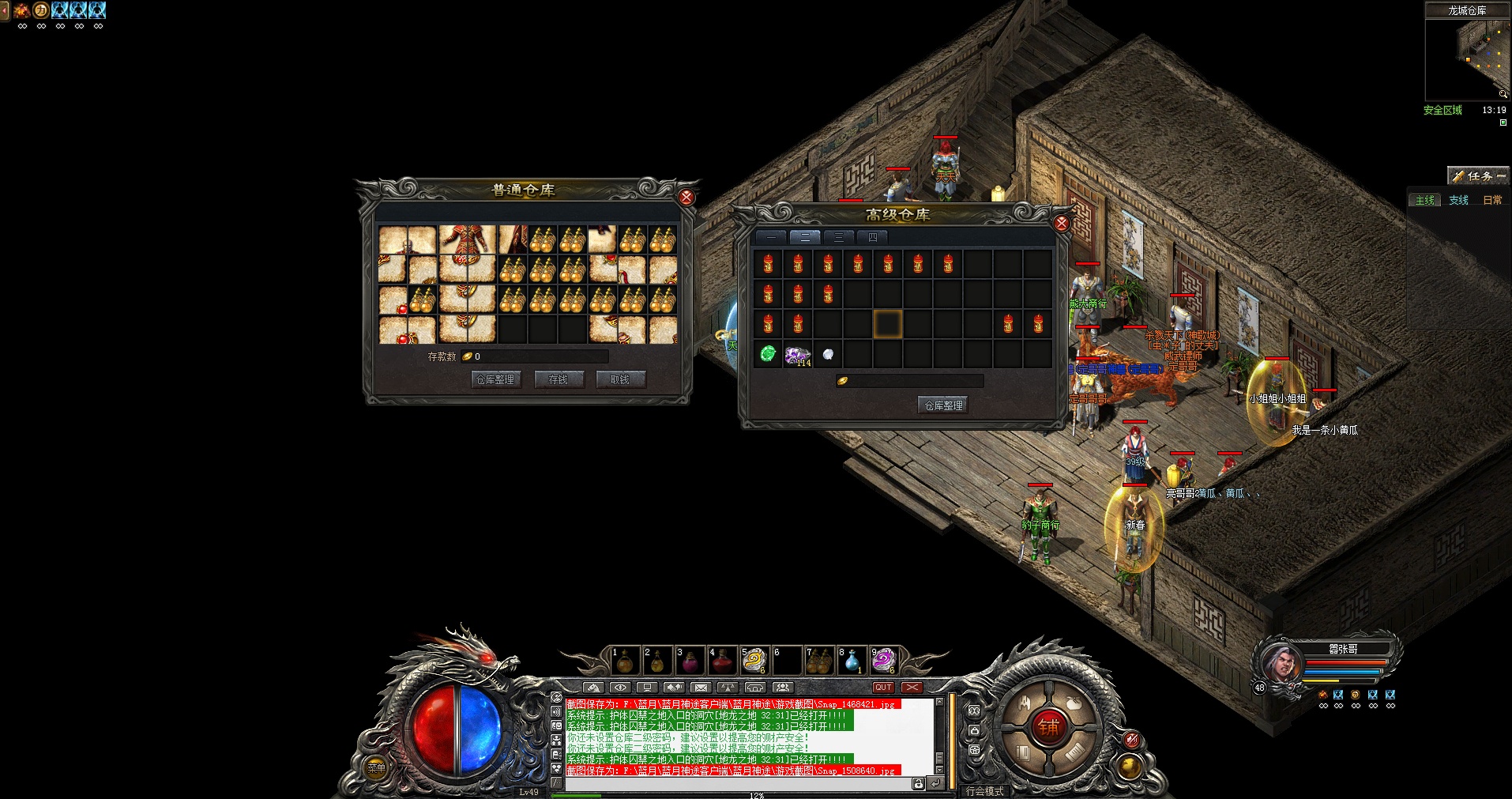This screenshot has height=799, width=1512.
Task: Click the red QUT button
Action: click(883, 688)
